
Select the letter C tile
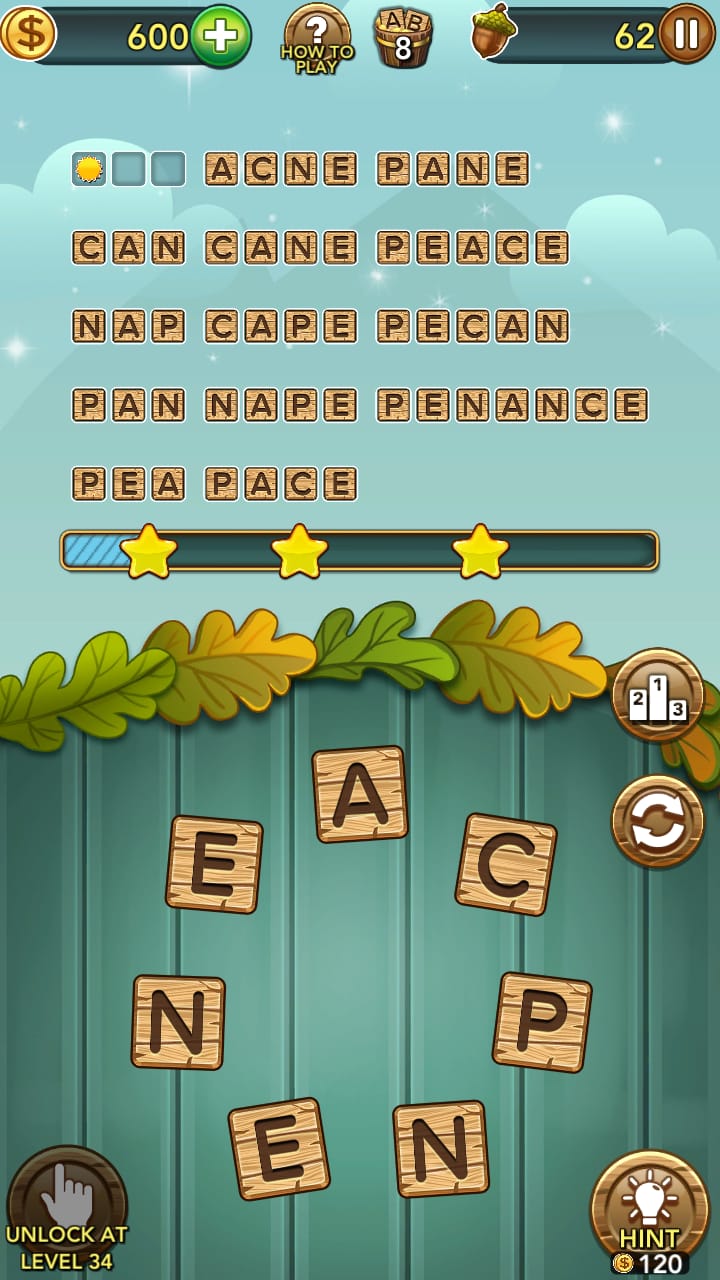click(506, 864)
